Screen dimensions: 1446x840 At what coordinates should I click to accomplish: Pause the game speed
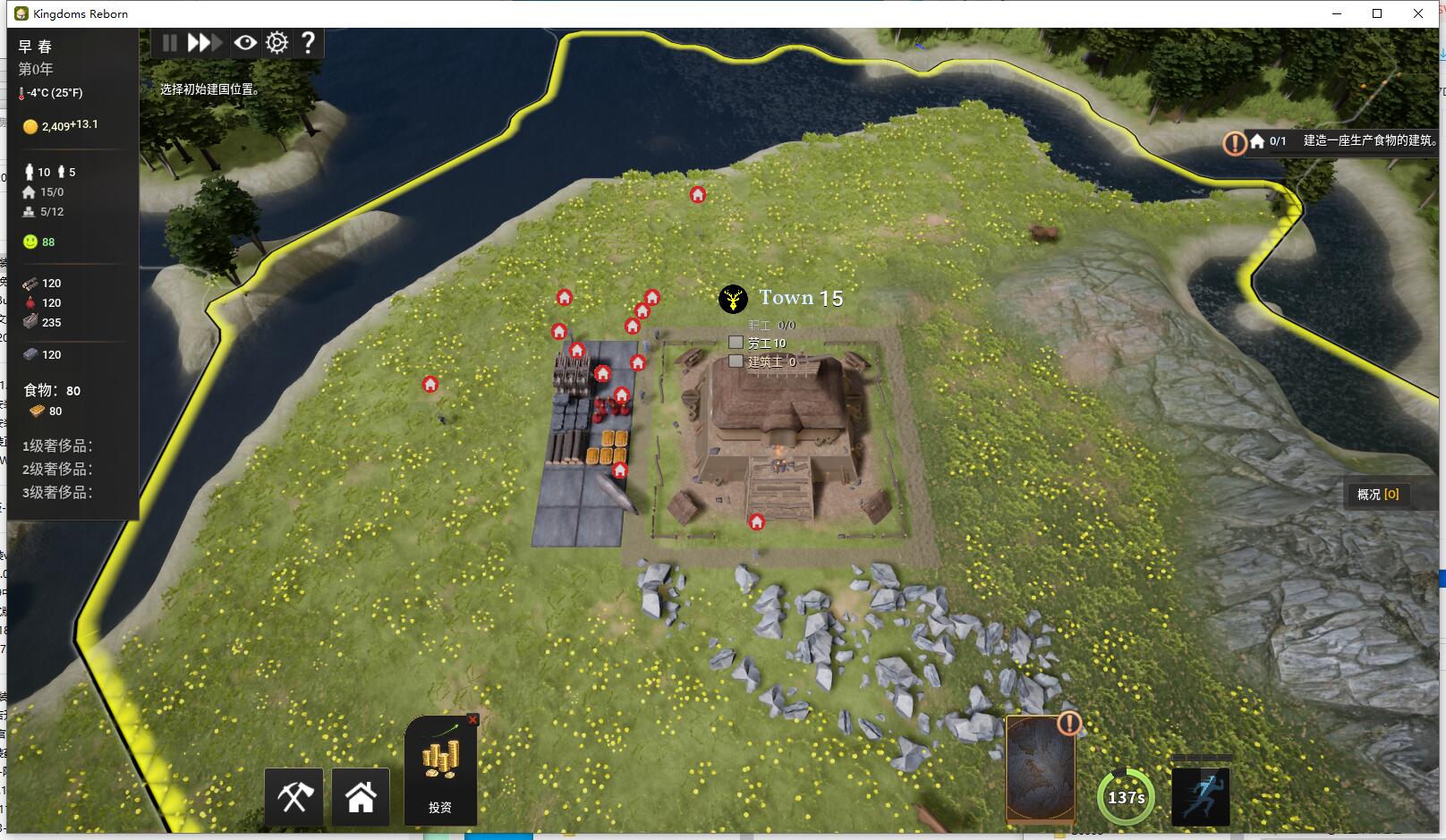(x=169, y=43)
